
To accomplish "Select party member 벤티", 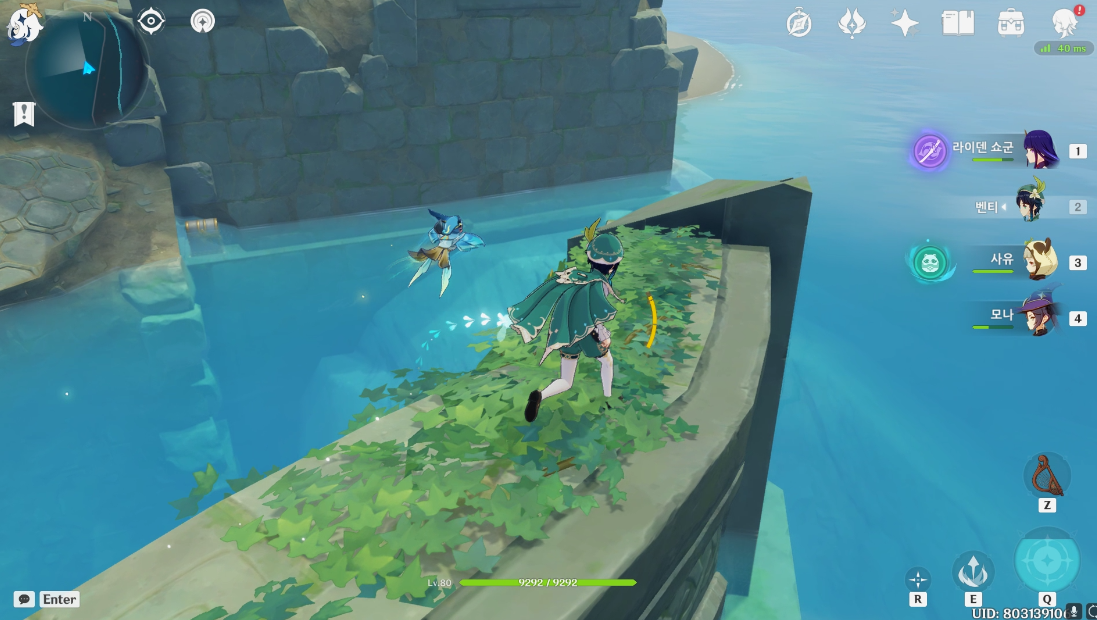I will (x=1030, y=206).
